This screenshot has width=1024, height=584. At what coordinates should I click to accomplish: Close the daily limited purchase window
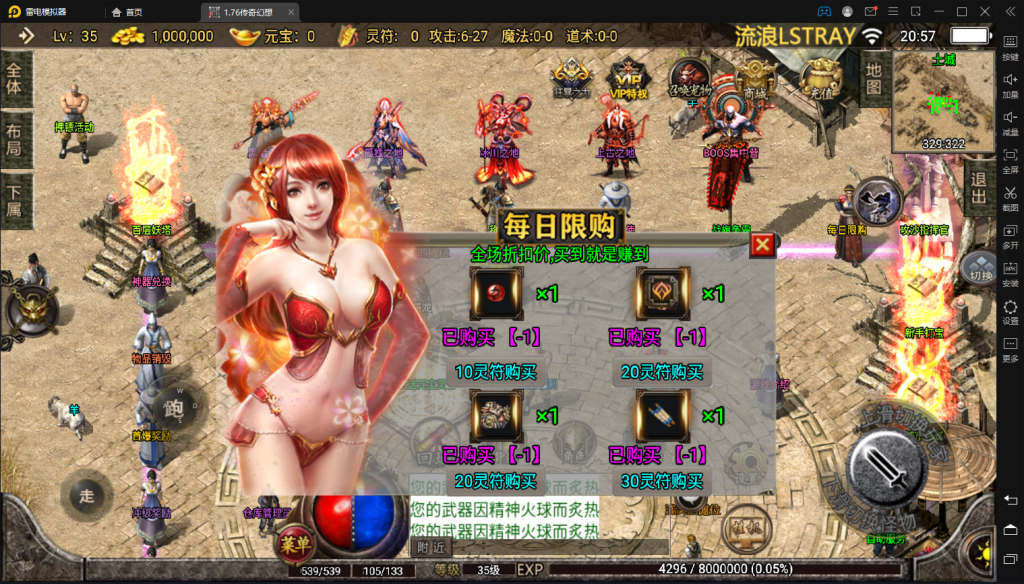762,245
